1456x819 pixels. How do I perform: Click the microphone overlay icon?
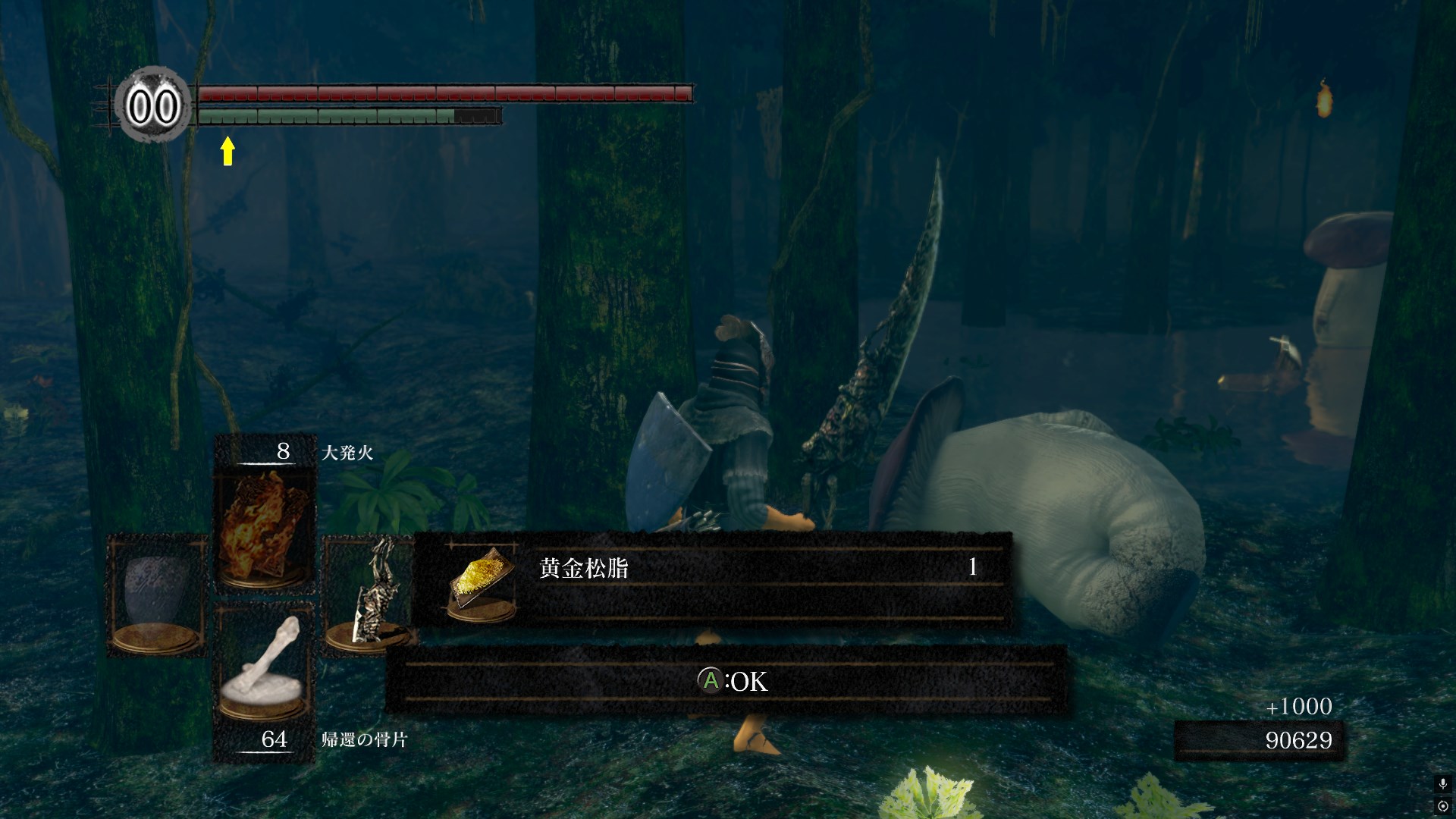1442,784
